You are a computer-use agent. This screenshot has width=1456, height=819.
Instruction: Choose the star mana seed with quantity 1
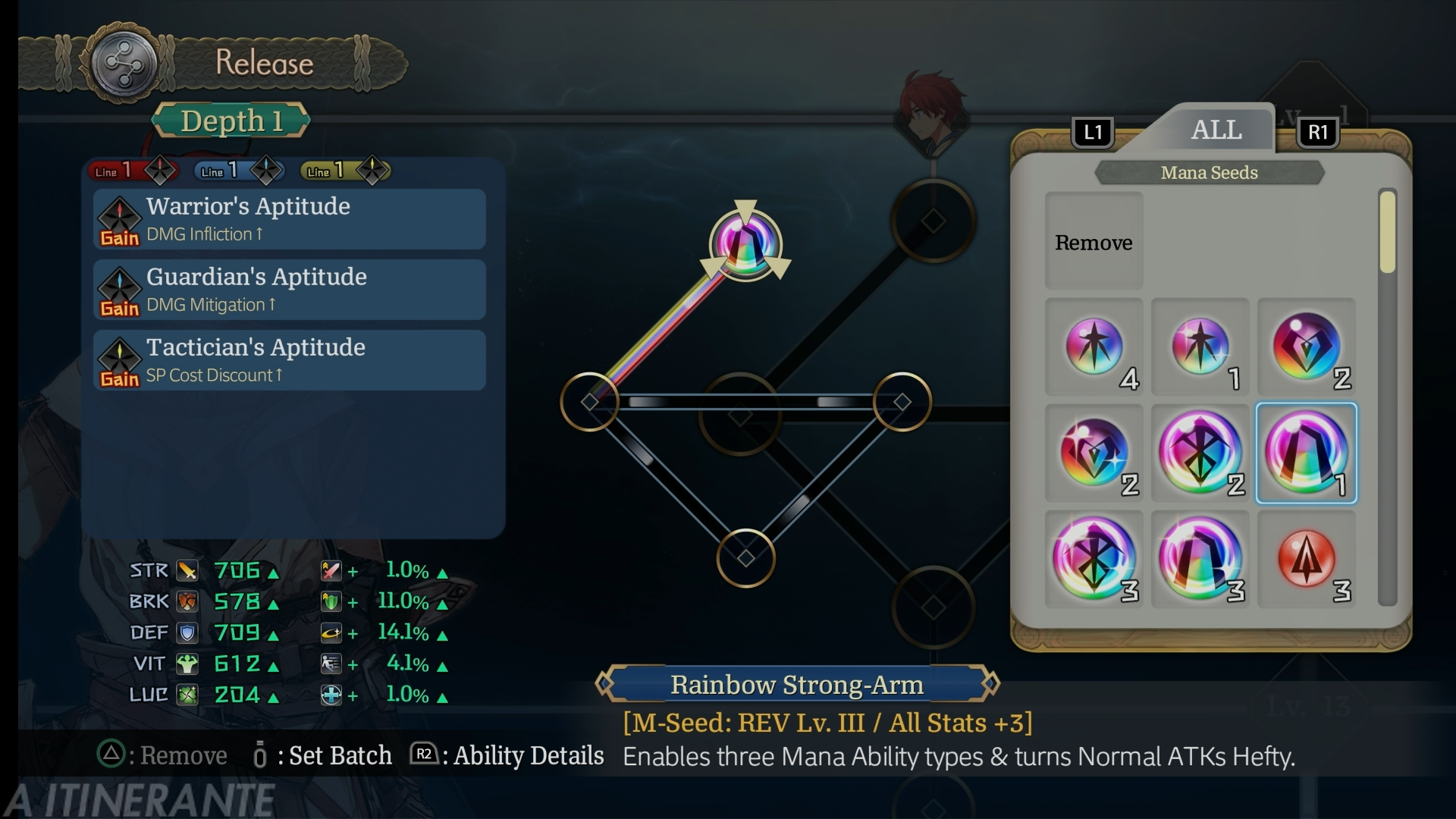[1200, 347]
